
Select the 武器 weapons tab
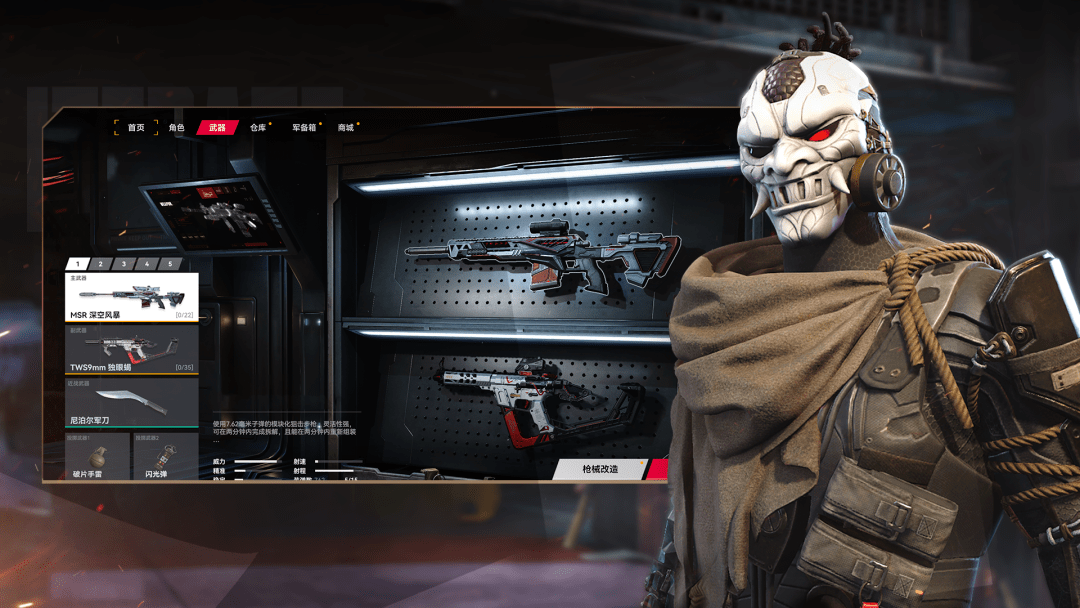click(x=217, y=128)
